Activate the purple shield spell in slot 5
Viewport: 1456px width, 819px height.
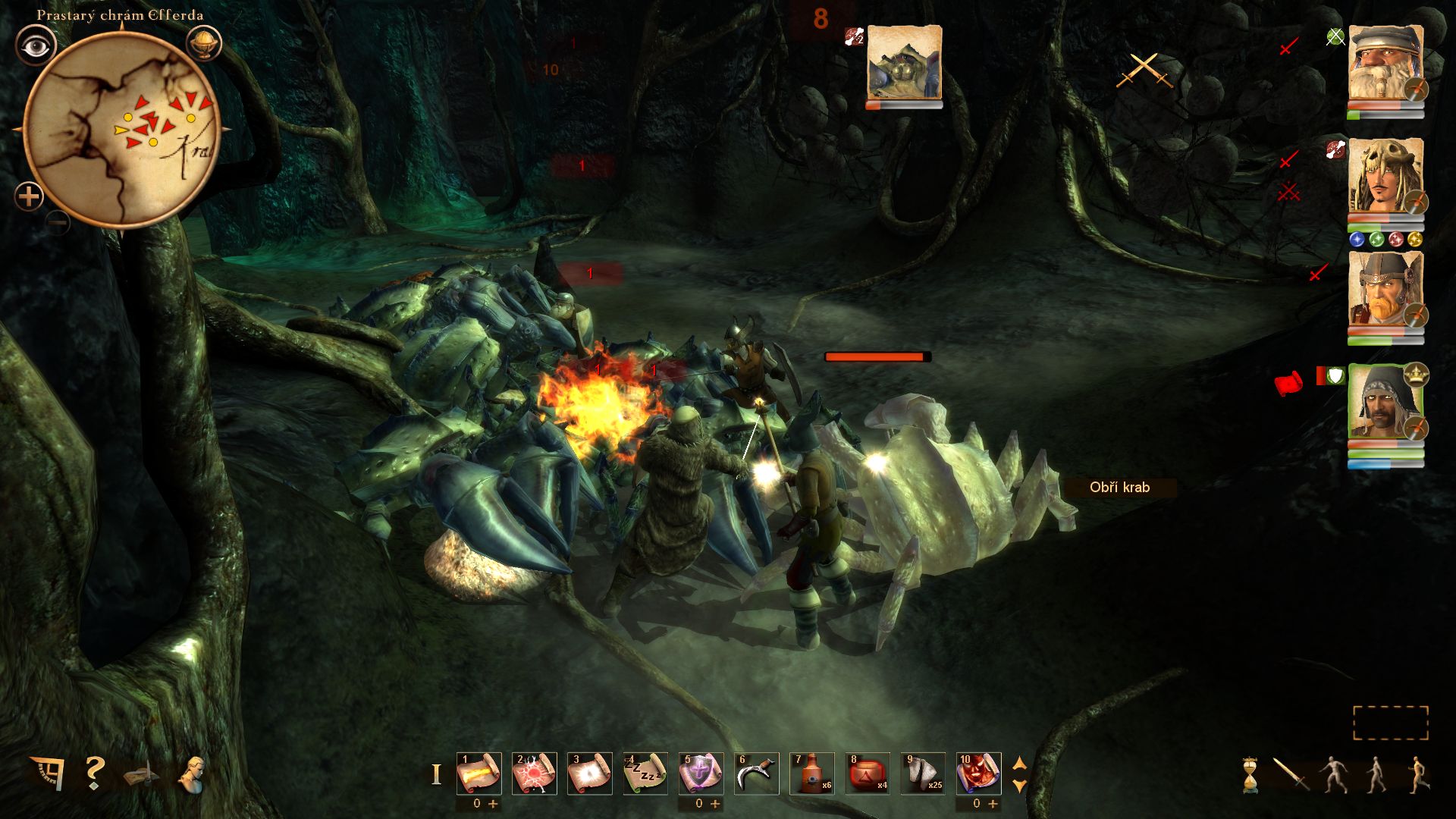coord(701,773)
